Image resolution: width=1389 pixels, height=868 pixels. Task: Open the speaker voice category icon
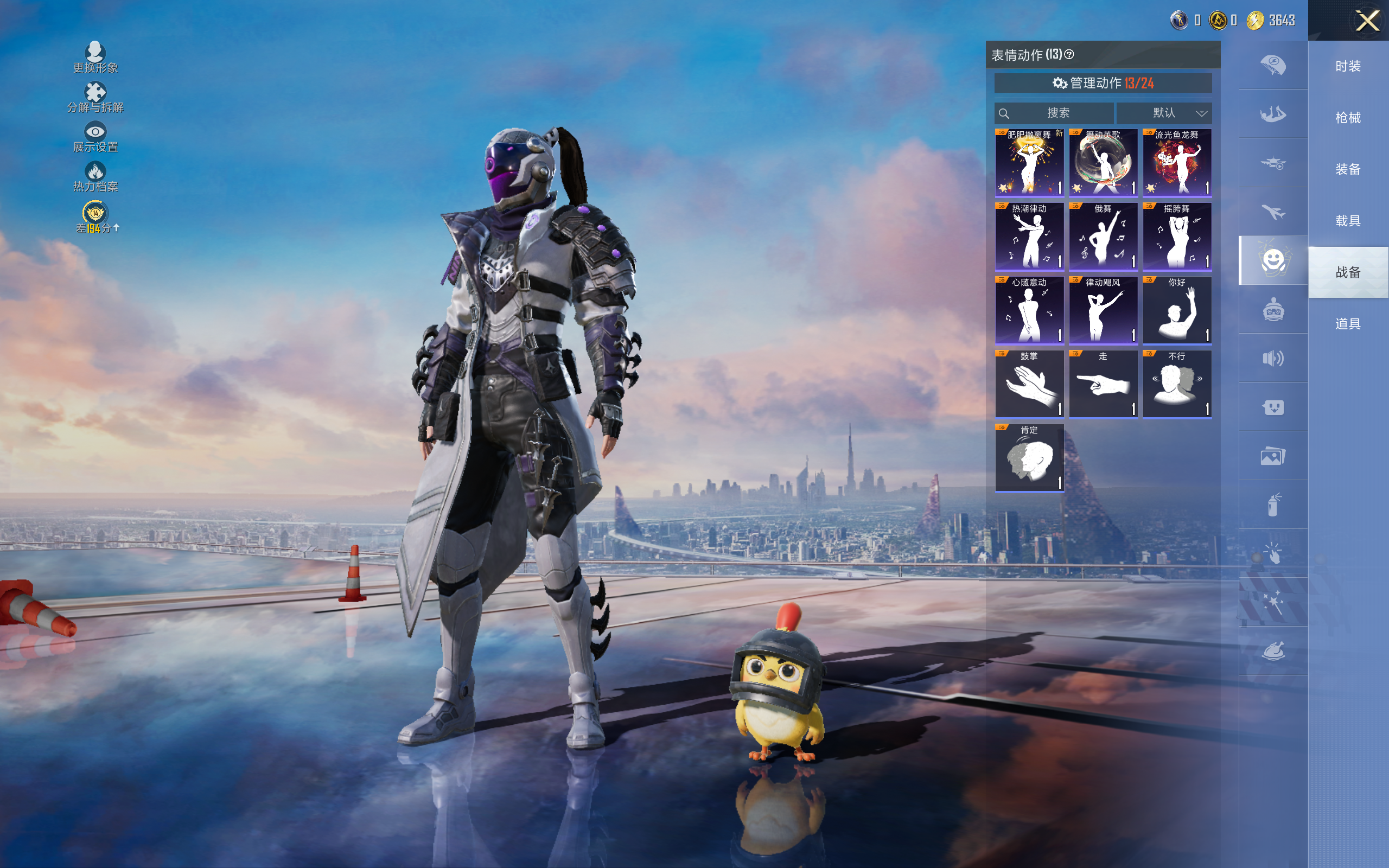coord(1273,358)
